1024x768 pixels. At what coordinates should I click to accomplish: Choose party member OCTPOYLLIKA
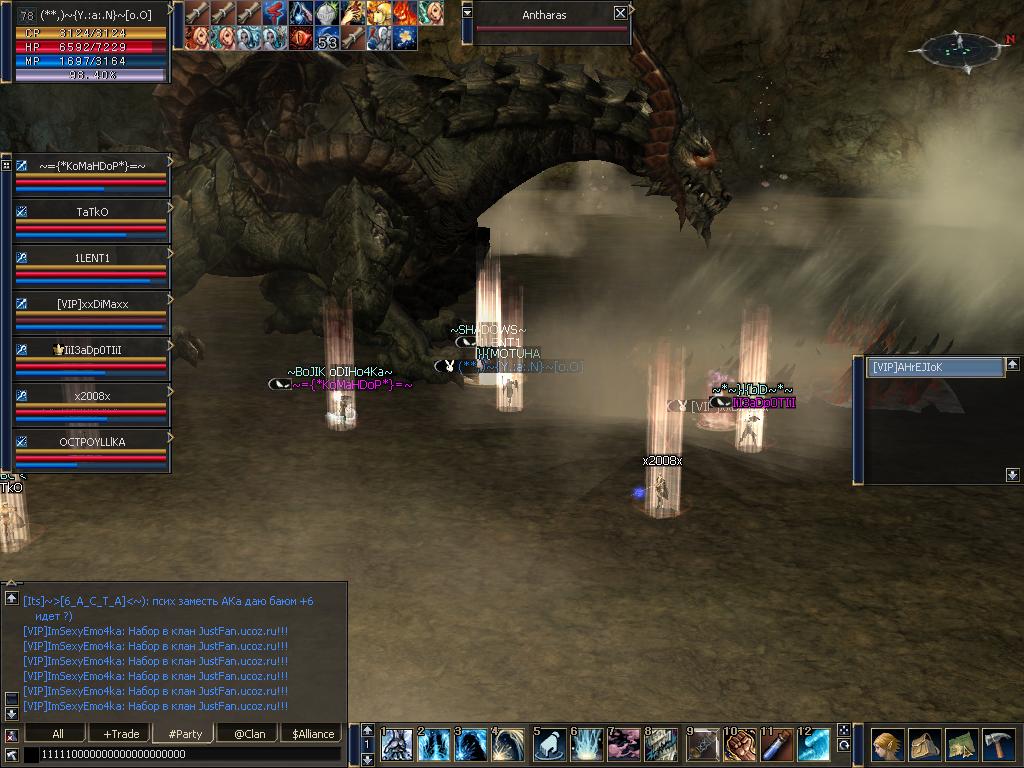coord(92,442)
